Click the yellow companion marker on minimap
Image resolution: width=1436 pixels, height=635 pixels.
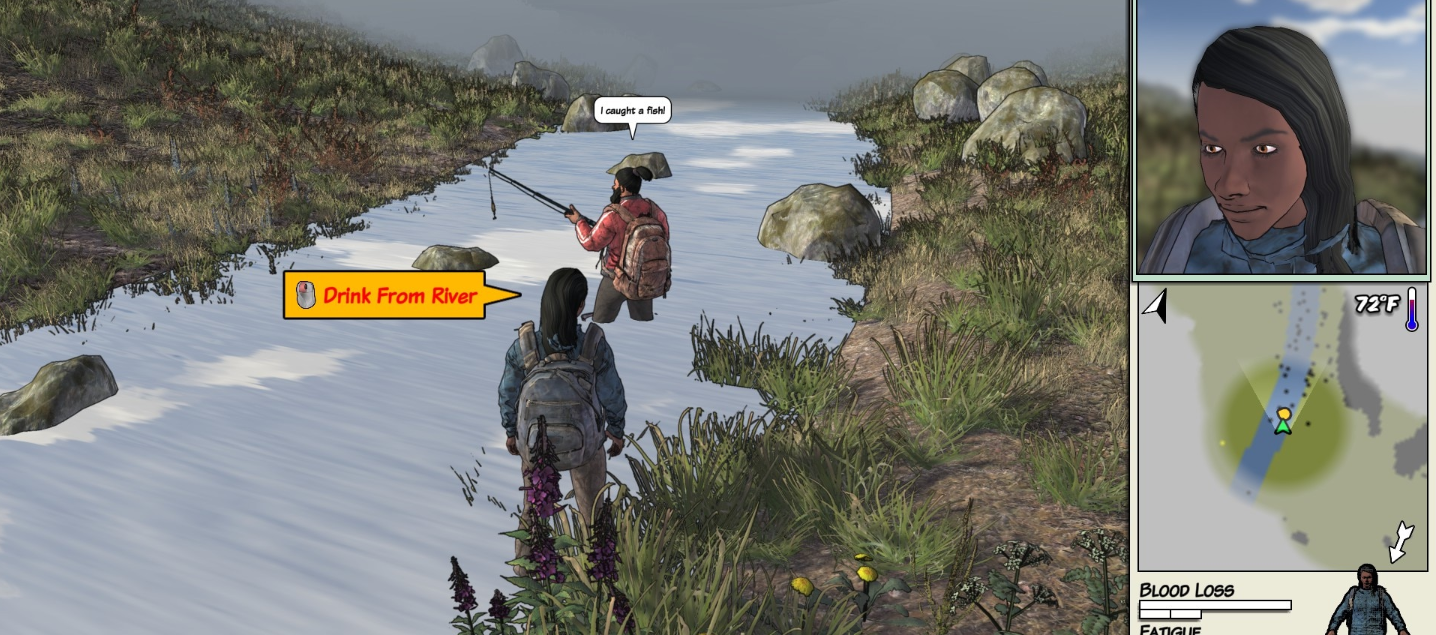pos(1284,413)
